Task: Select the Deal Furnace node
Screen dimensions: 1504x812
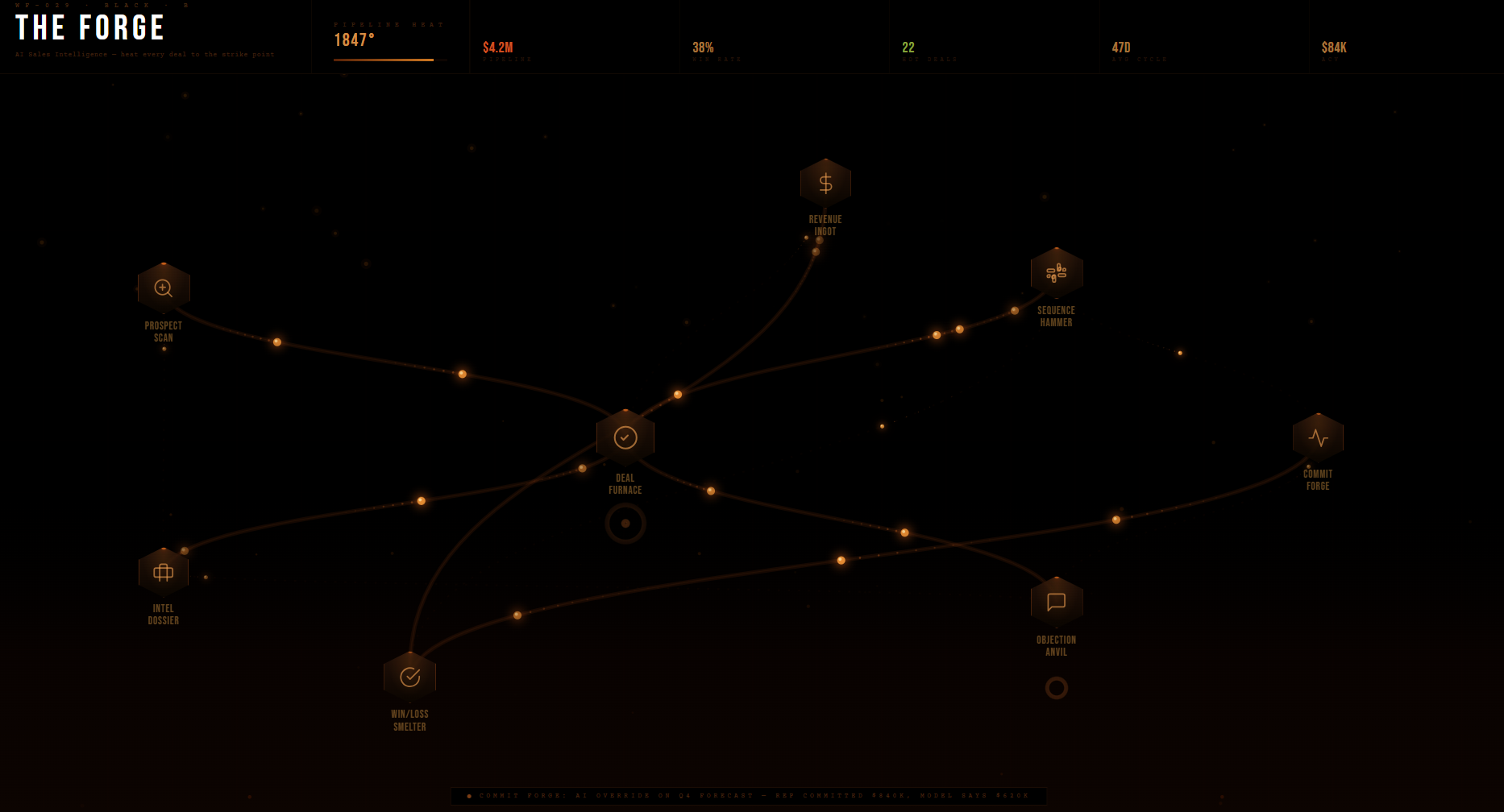Action: pos(625,437)
